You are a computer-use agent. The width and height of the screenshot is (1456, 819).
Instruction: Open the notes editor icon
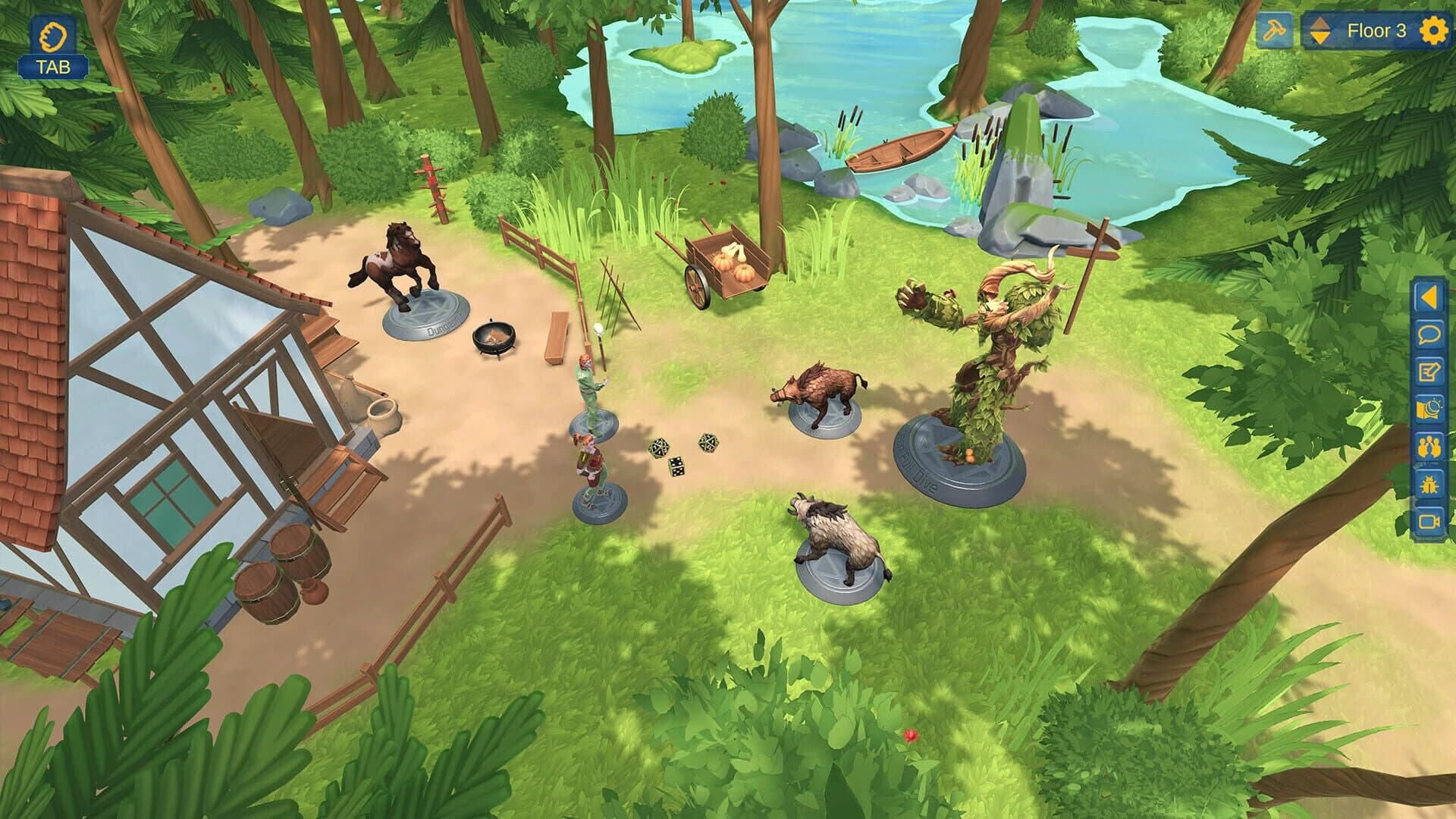(x=1429, y=369)
